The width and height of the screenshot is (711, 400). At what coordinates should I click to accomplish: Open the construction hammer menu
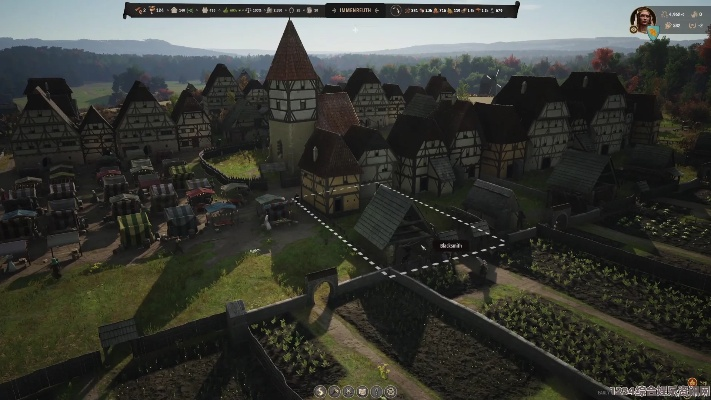point(335,391)
